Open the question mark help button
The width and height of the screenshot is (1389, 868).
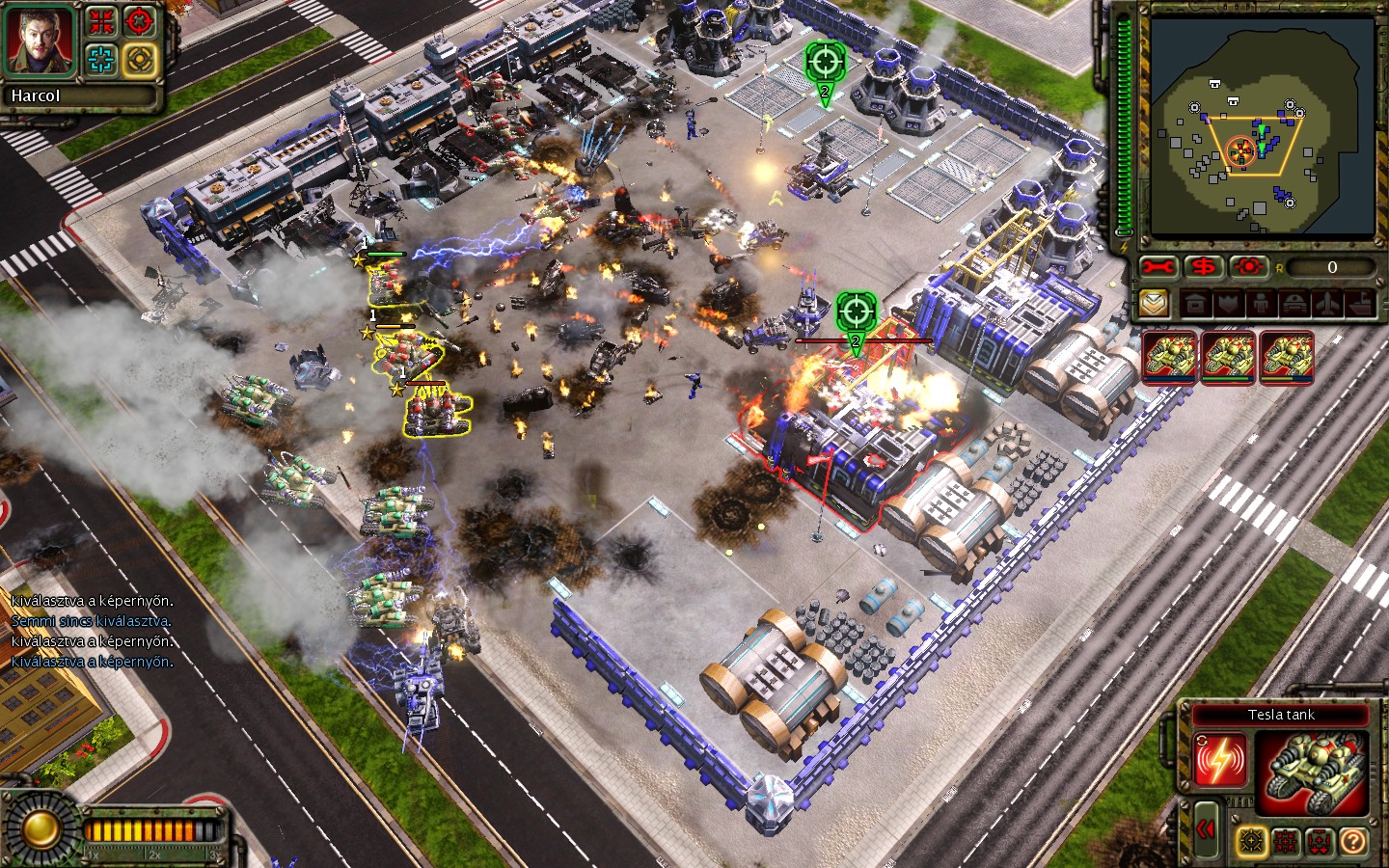click(1352, 842)
